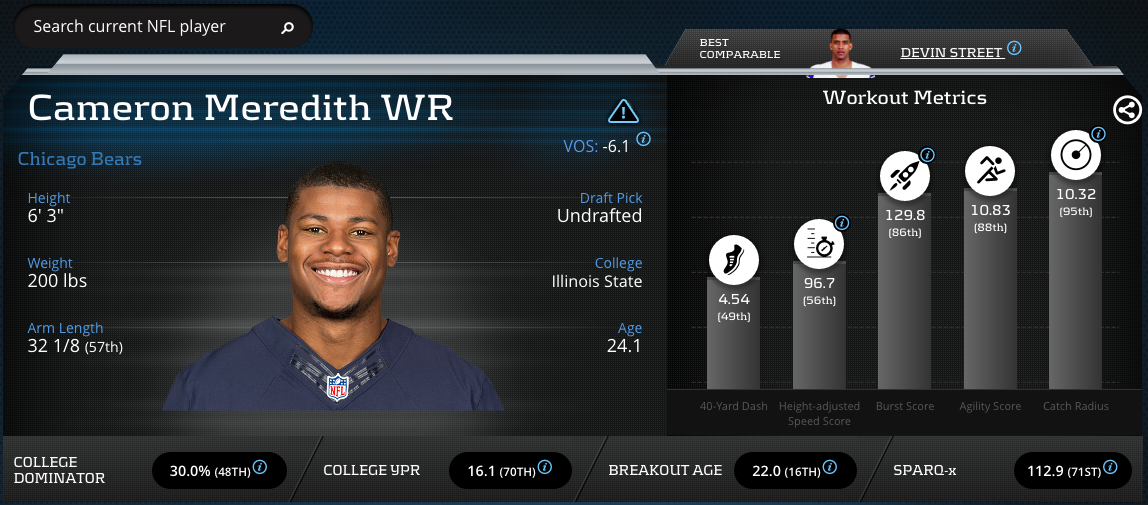Open the Devin Street comparable player link
1148x505 pixels.
(951, 52)
